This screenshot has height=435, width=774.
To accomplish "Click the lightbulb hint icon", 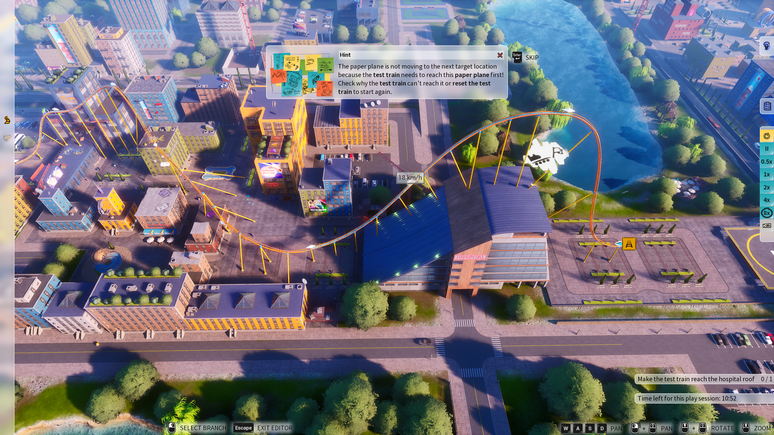I will pos(767,45).
